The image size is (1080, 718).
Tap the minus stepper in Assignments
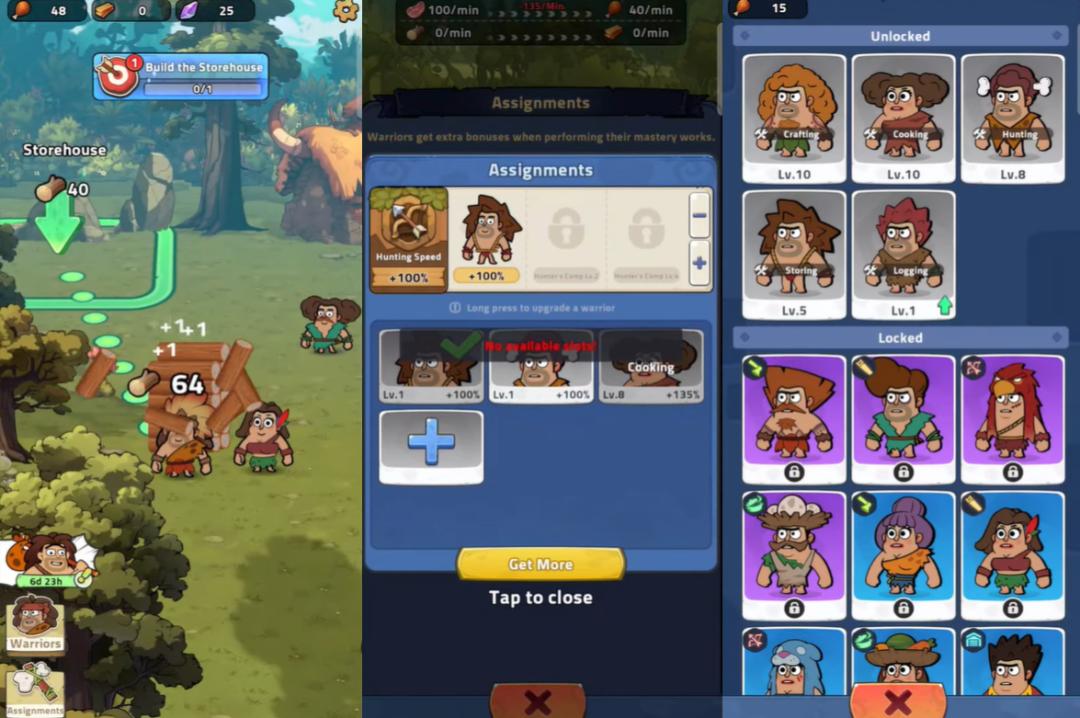699,214
